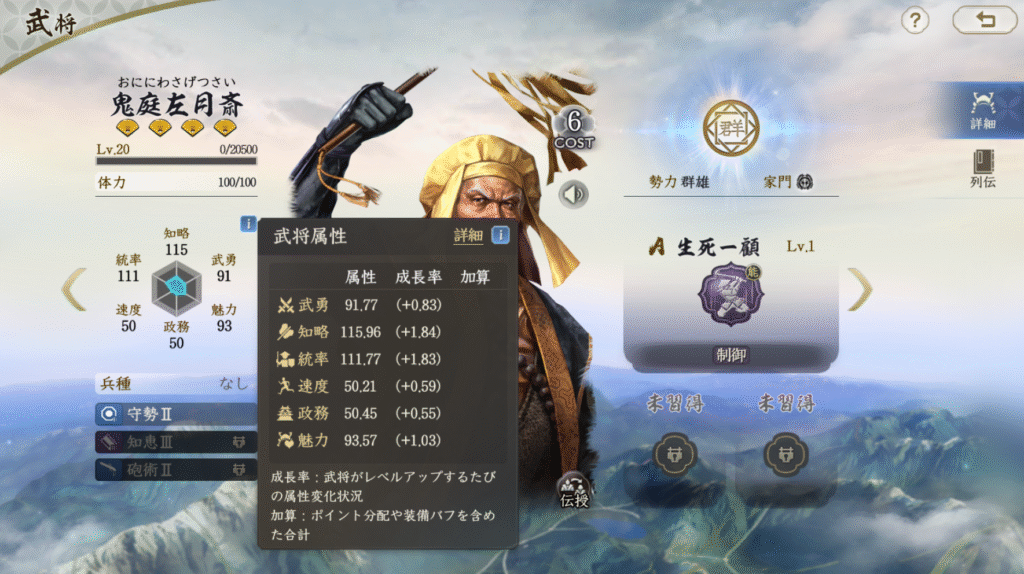Open the 家門 clan emblem icon
The image size is (1024, 574).
804,182
